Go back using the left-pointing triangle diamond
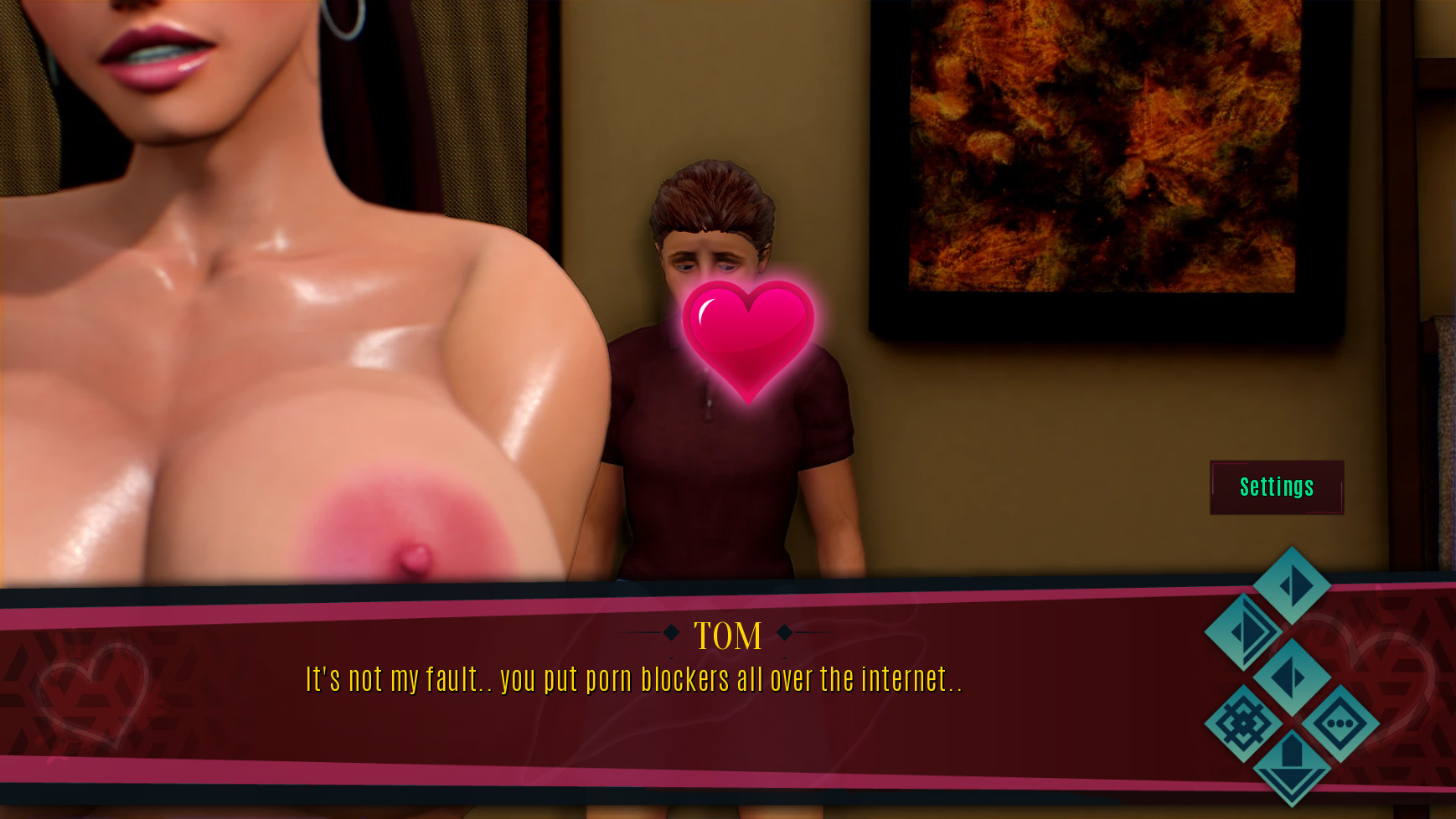The width and height of the screenshot is (1456, 819). pos(1292,677)
